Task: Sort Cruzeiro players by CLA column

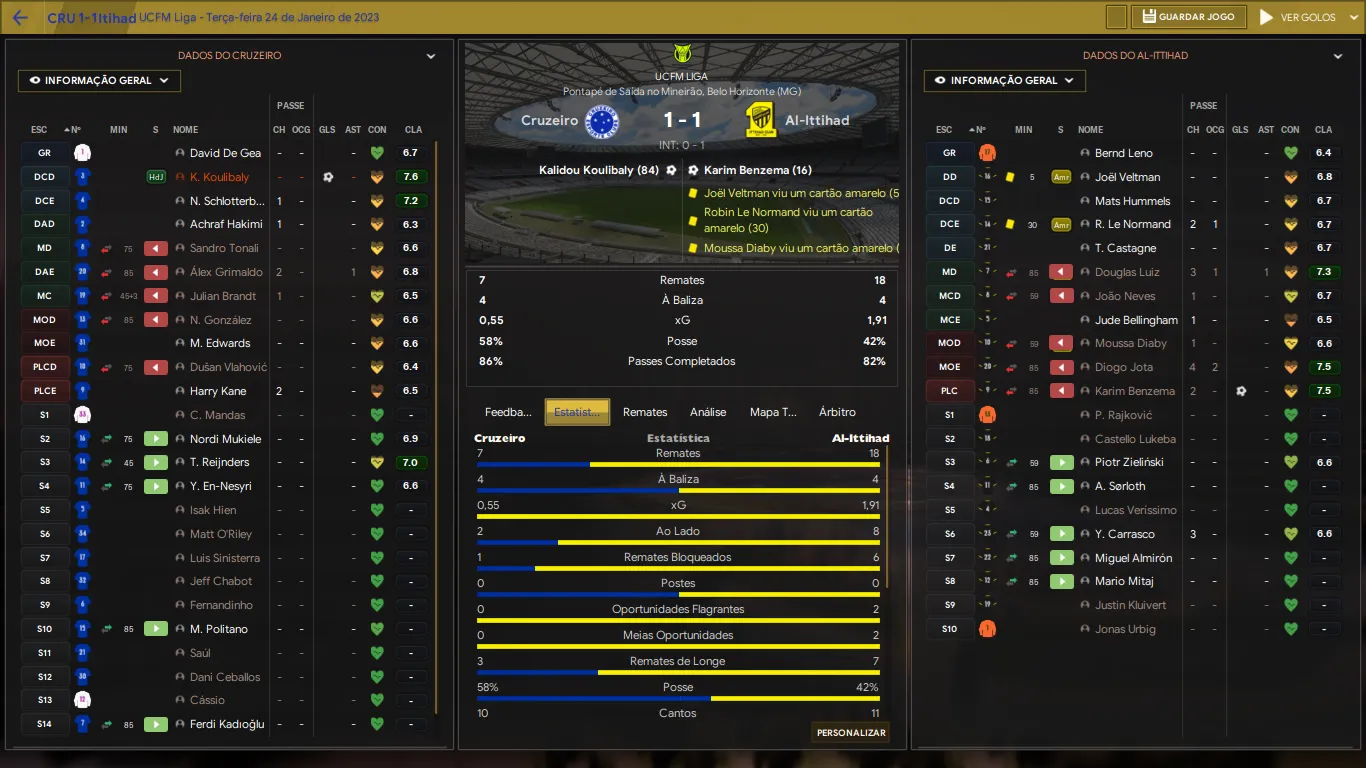Action: 413,130
